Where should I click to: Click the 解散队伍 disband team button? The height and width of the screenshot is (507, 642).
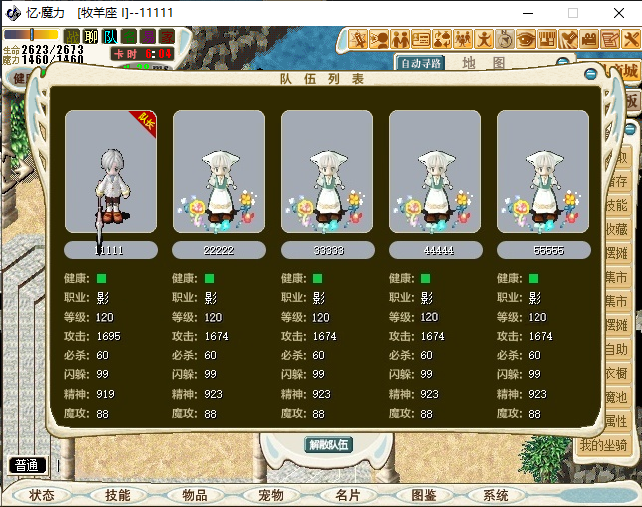coord(328,444)
